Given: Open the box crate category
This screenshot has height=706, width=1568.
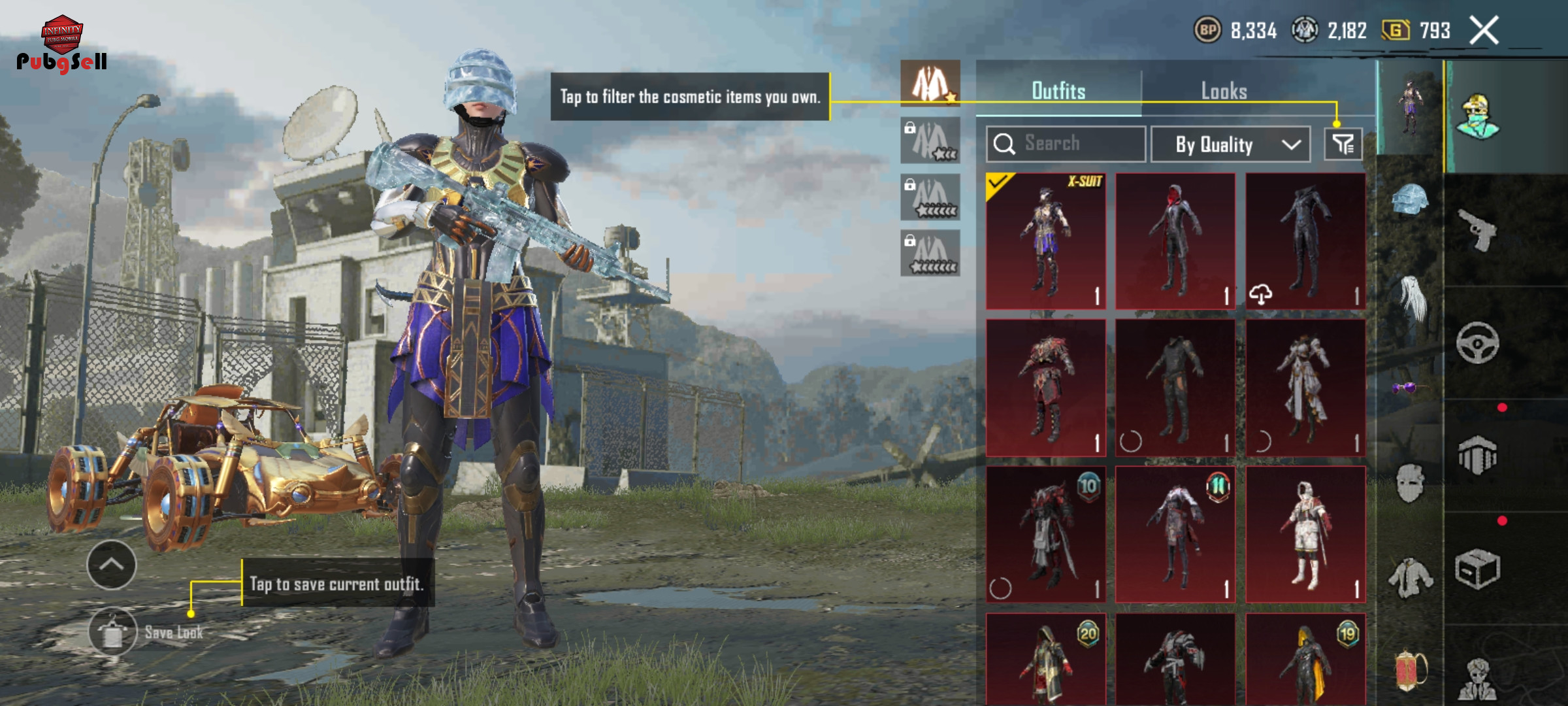Looking at the screenshot, I should [x=1477, y=569].
